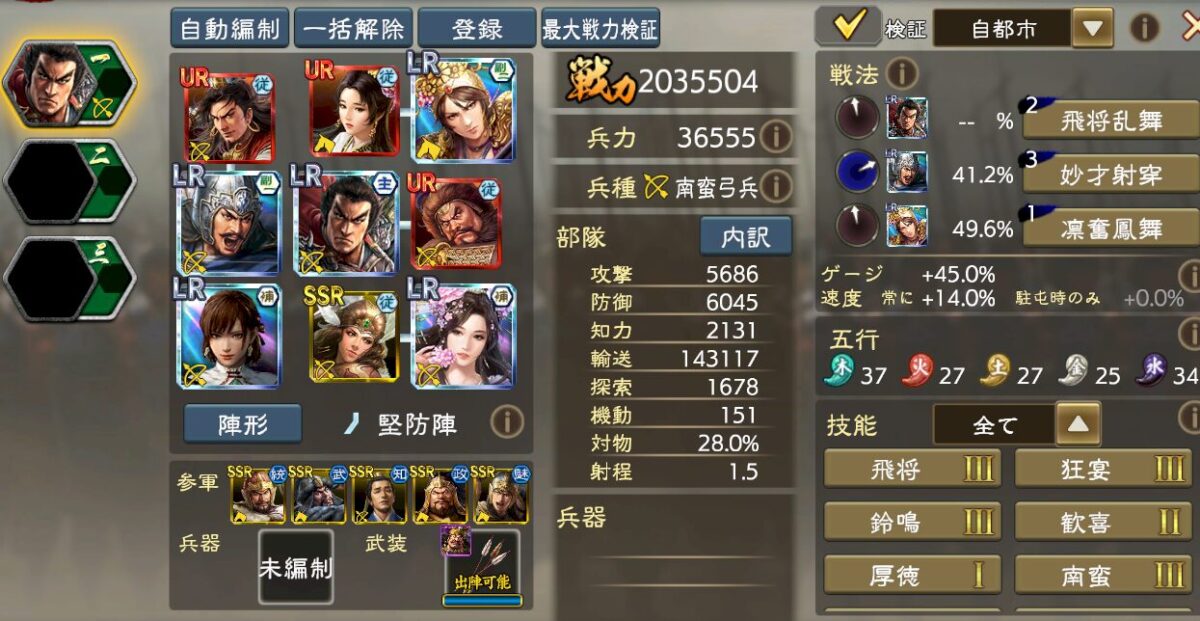Screen dimensions: 1200x621
Task: Open the 登録 registration button
Action: (x=477, y=29)
